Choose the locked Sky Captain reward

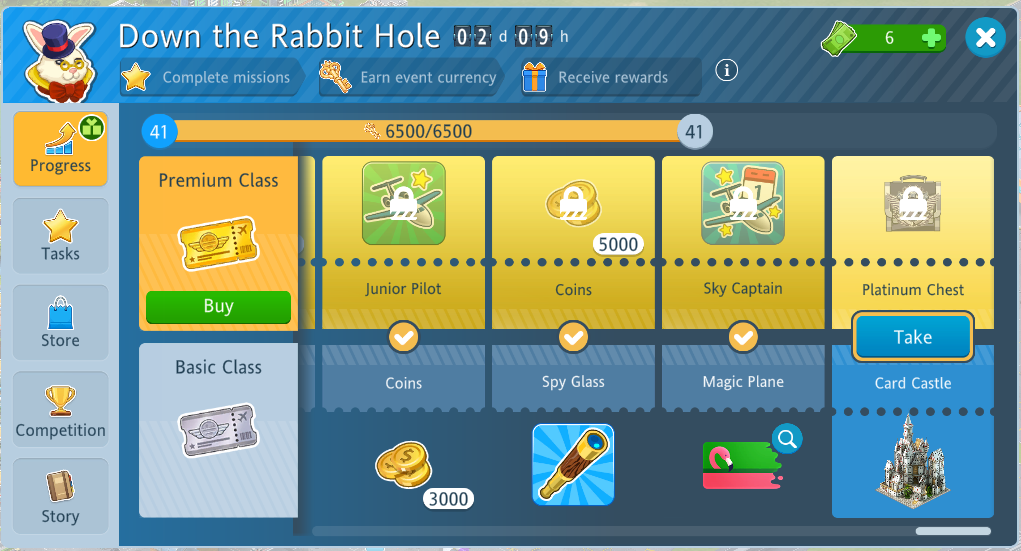point(743,204)
